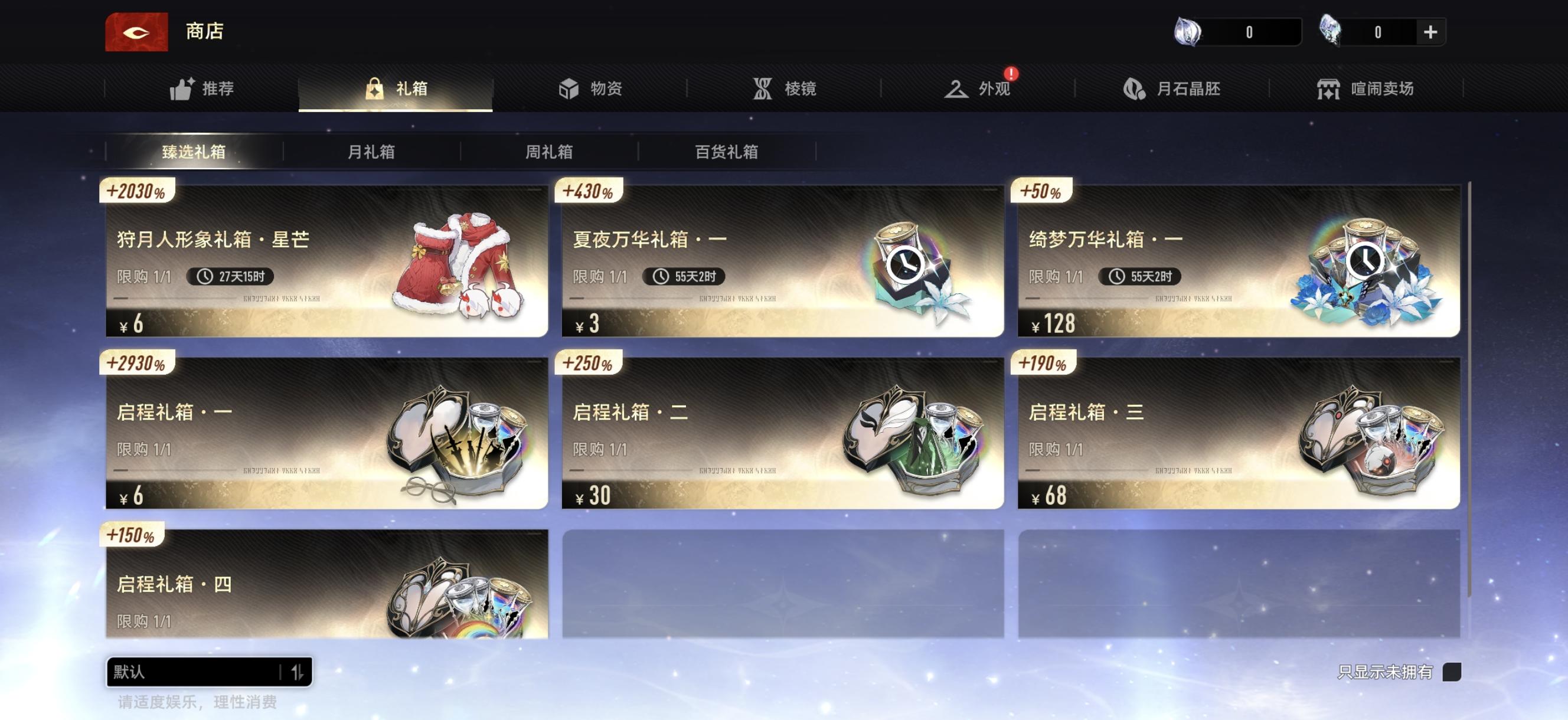This screenshot has height=720, width=1568.
Task: Click the shop logo emblem top left
Action: point(136,31)
